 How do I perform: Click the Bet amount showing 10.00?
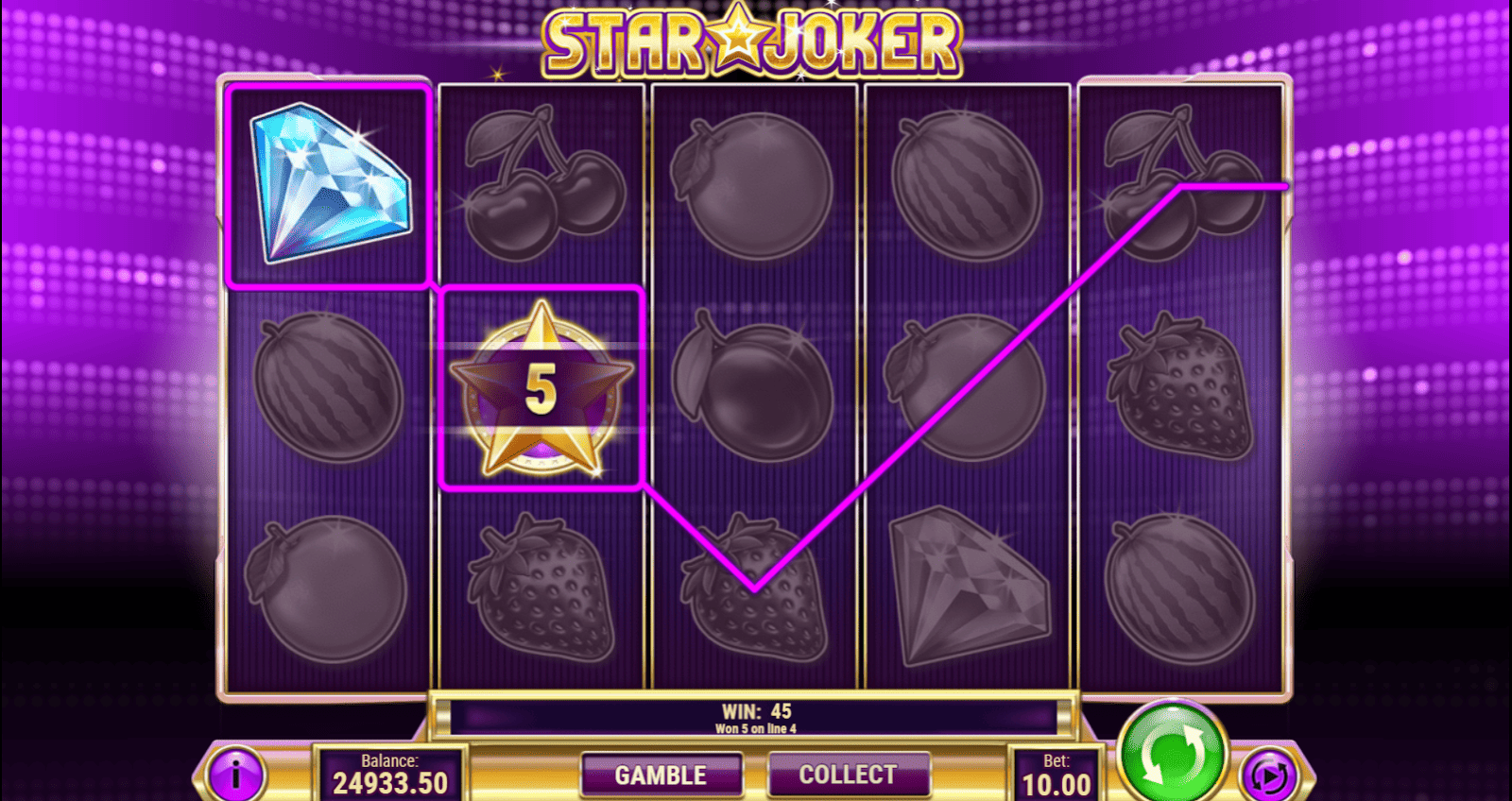pyautogui.click(x=1058, y=775)
